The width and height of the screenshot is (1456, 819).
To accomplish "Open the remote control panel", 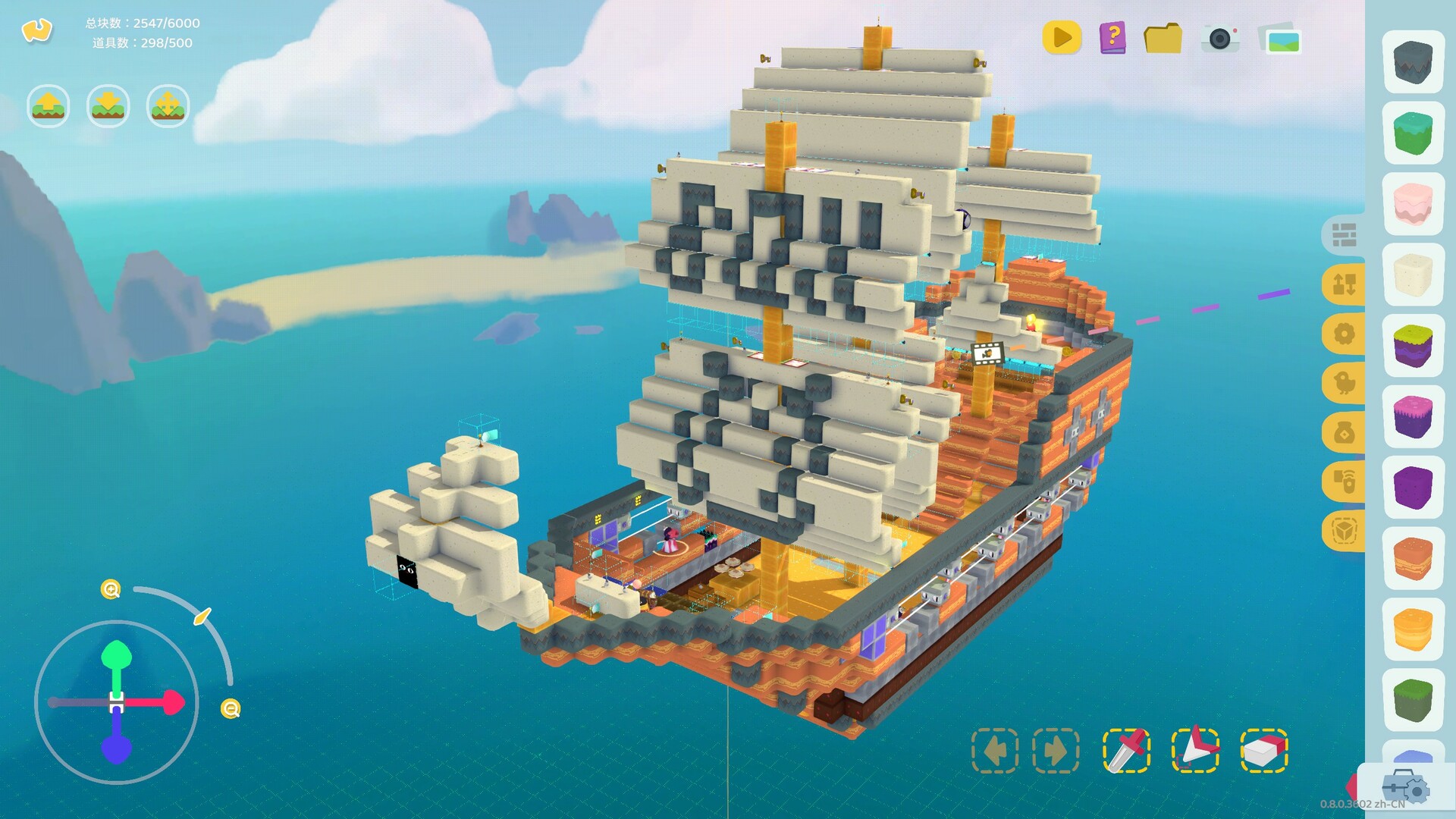I will click(1345, 481).
